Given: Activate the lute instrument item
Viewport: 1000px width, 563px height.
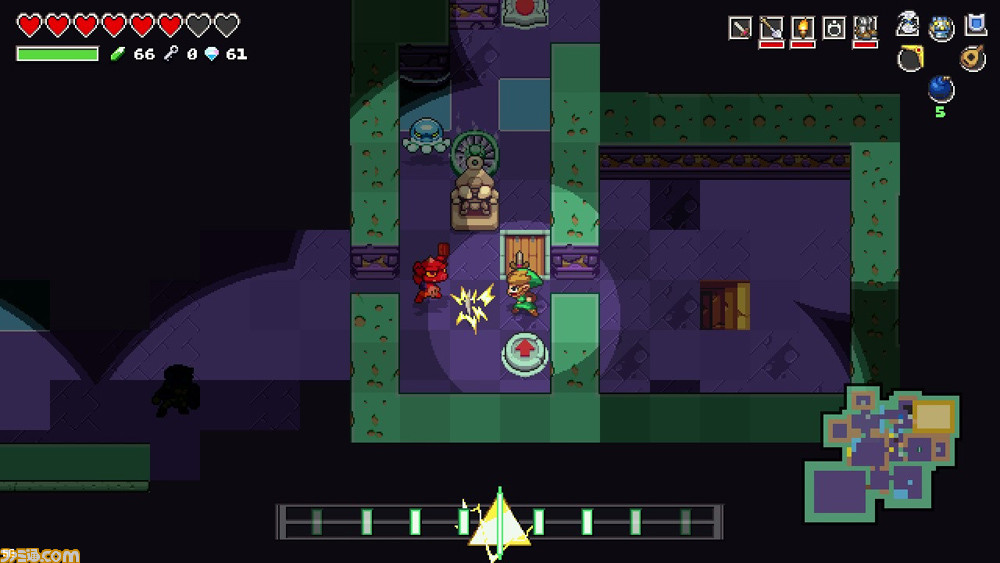Looking at the screenshot, I should [972, 58].
